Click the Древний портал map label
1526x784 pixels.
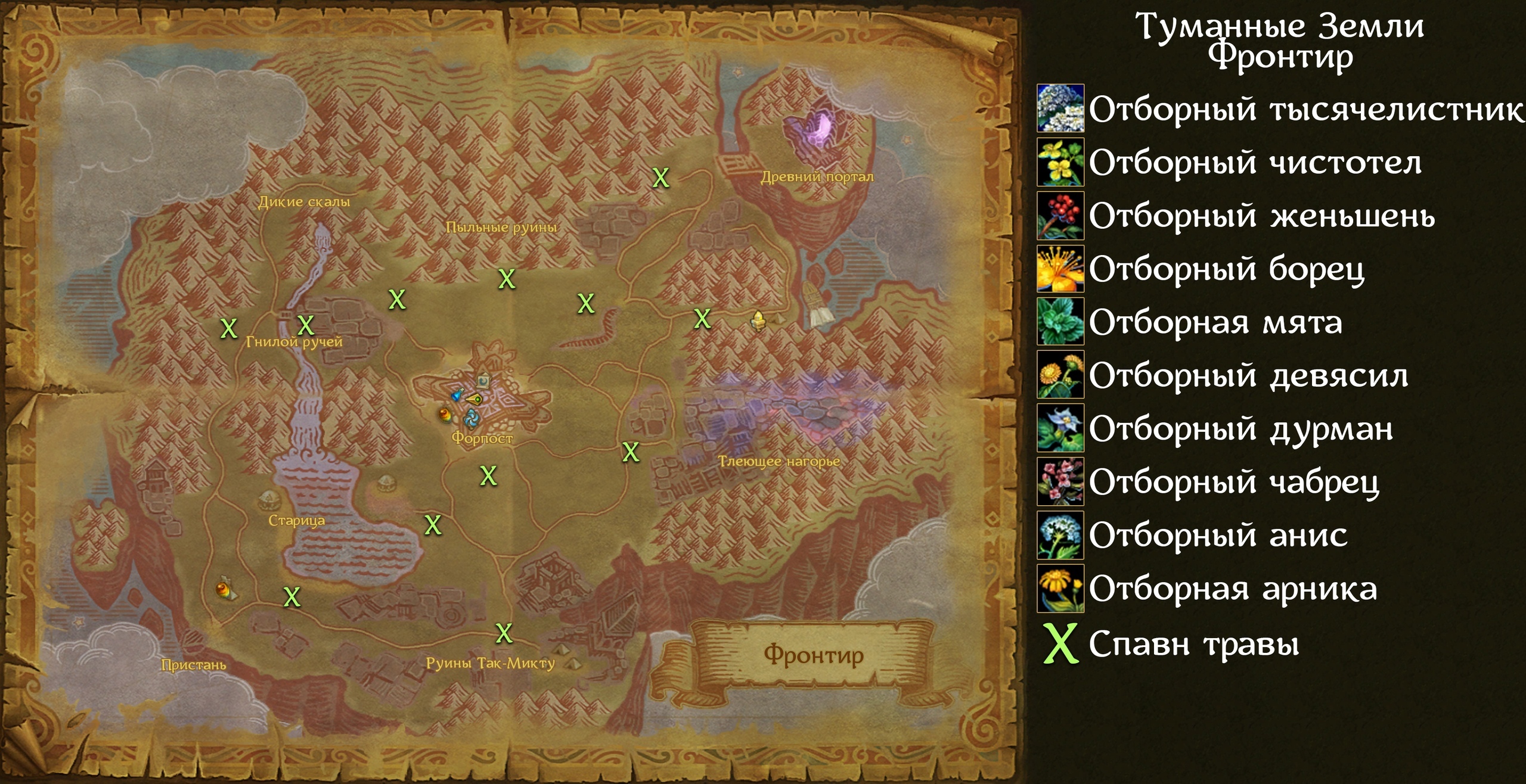tap(817, 177)
